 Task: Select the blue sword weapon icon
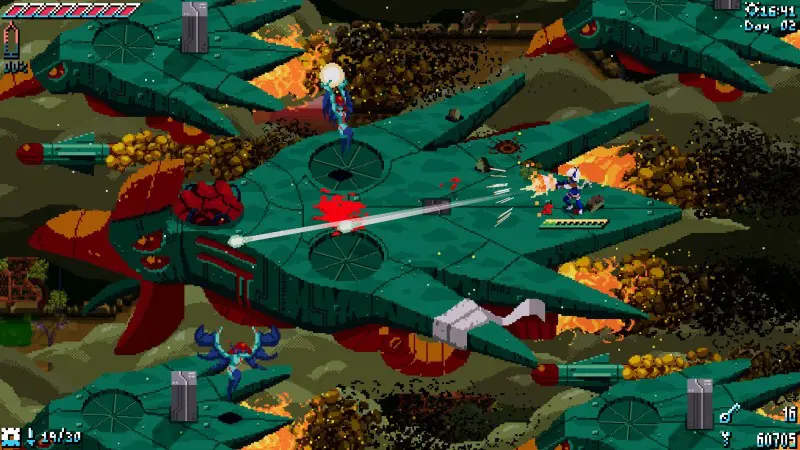pos(30,437)
